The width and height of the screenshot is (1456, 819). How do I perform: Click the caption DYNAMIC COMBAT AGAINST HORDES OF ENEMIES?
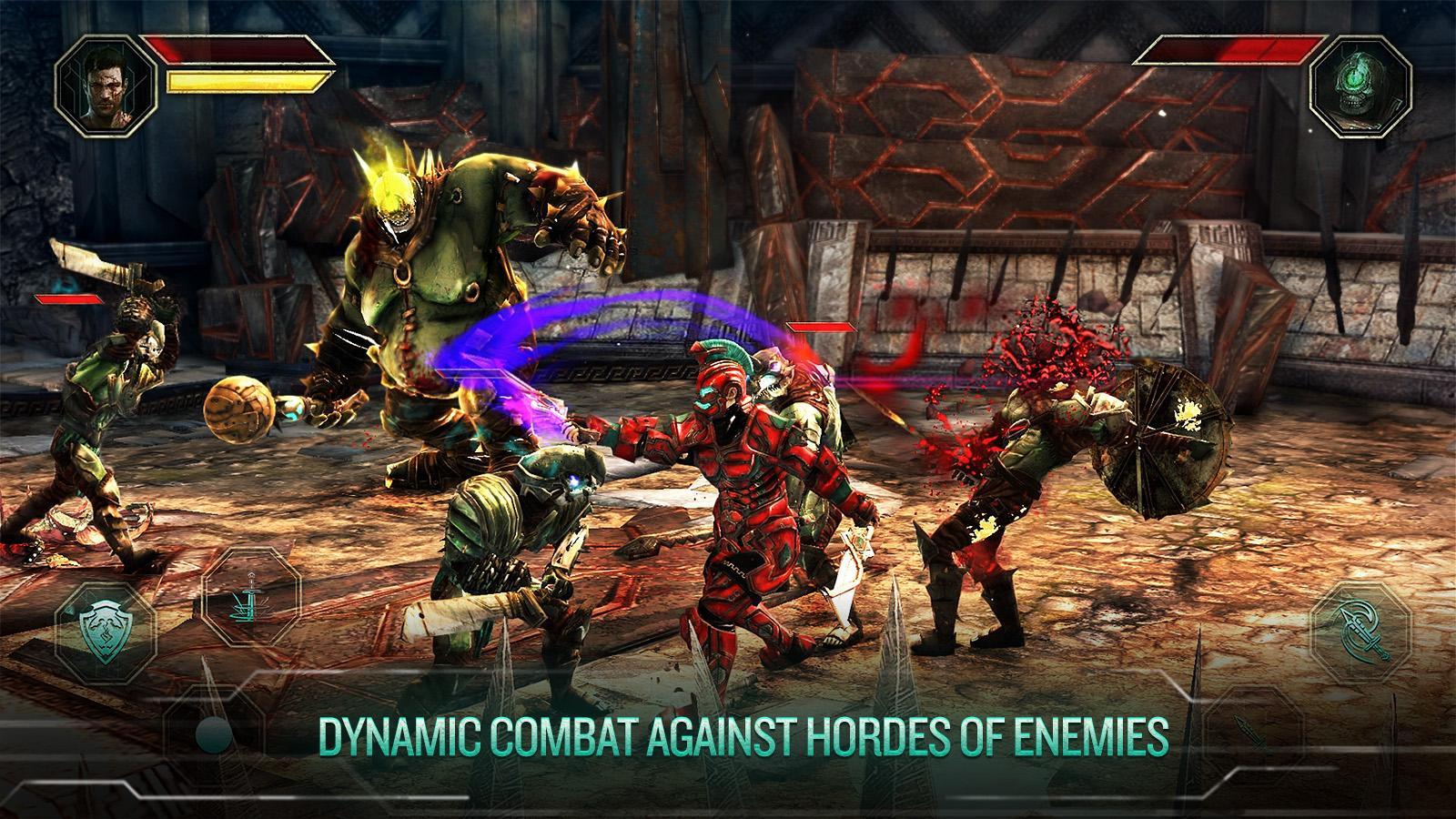pos(744,733)
